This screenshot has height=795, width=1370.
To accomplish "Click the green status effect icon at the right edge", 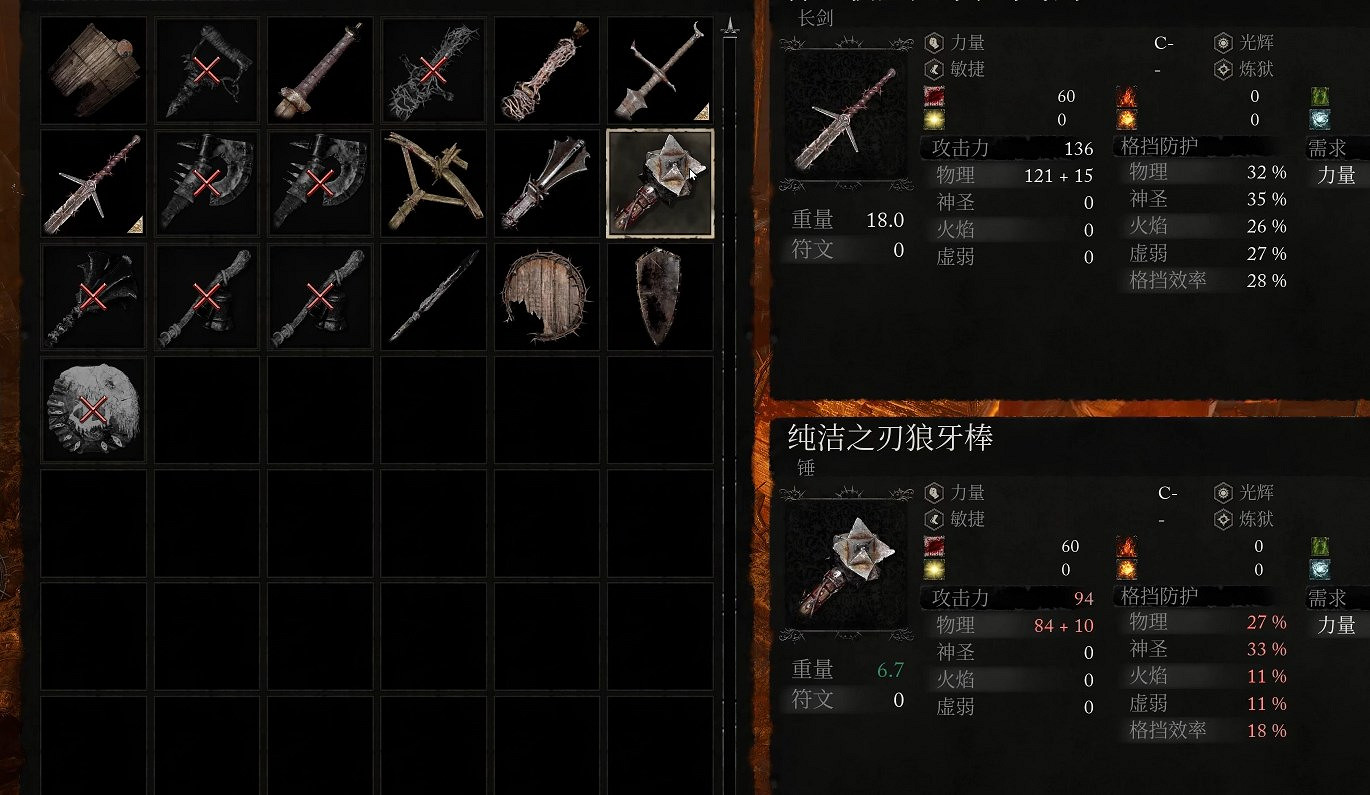I will pyautogui.click(x=1322, y=96).
